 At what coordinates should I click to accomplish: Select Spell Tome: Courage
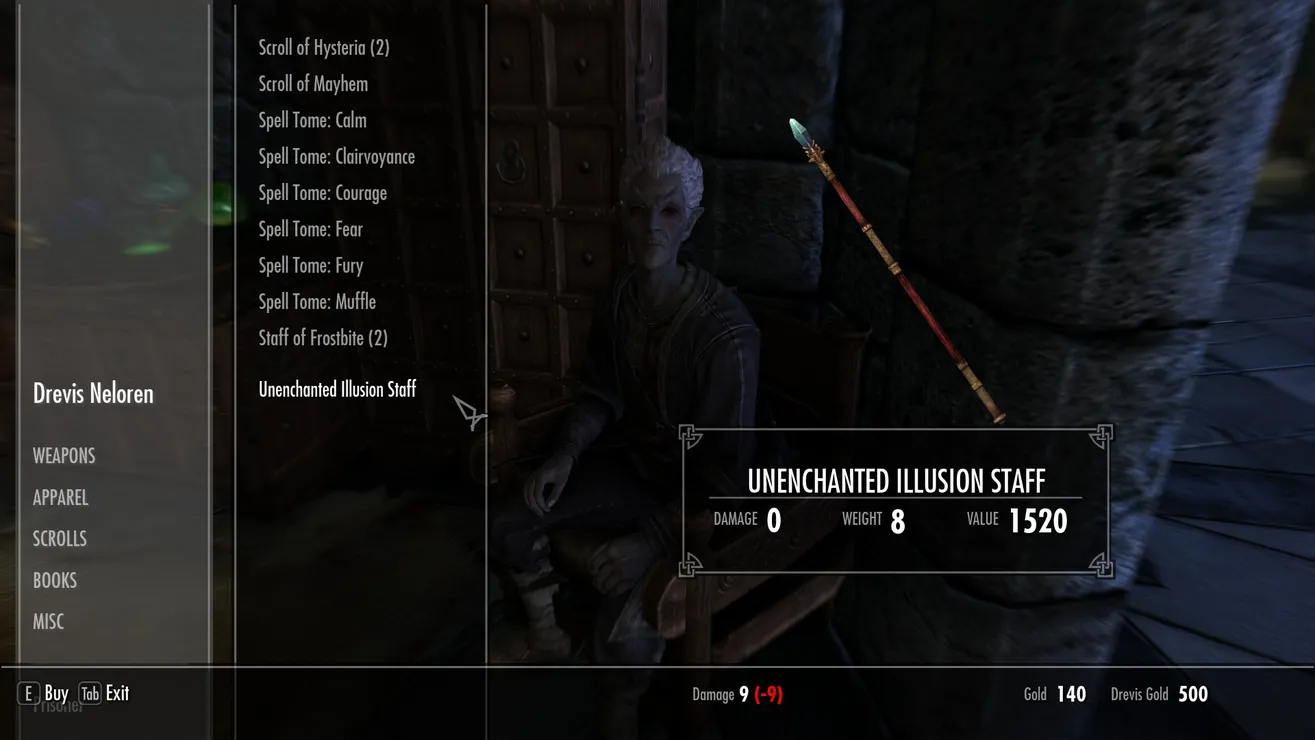(322, 193)
